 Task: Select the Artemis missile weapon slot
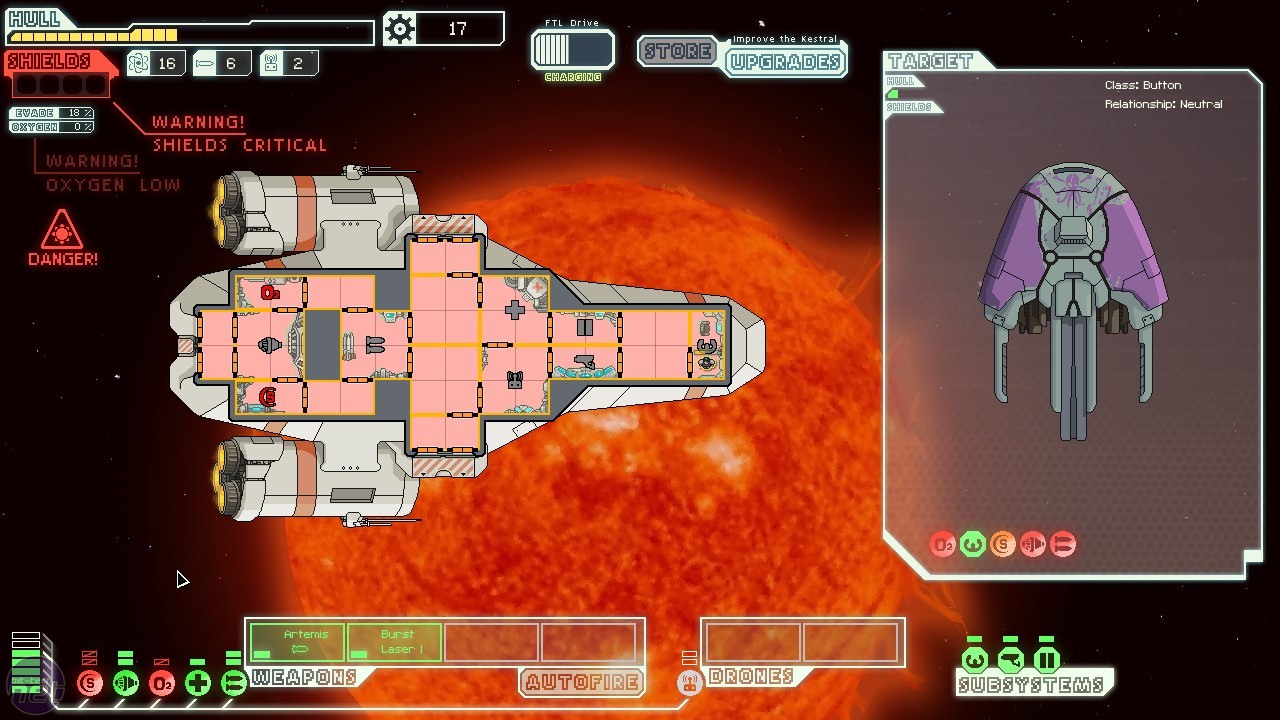297,642
